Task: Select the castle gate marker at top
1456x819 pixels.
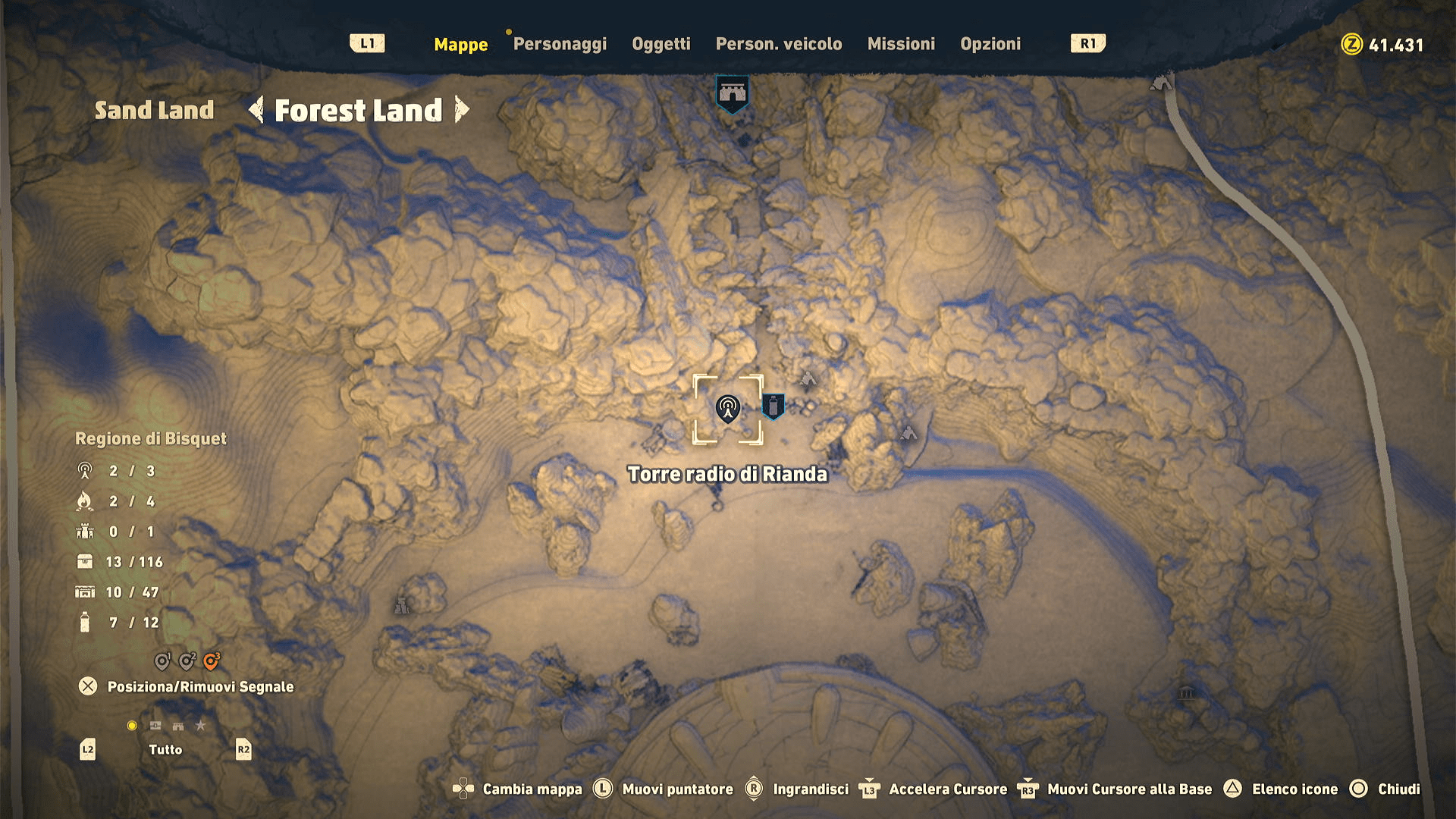Action: tap(732, 93)
